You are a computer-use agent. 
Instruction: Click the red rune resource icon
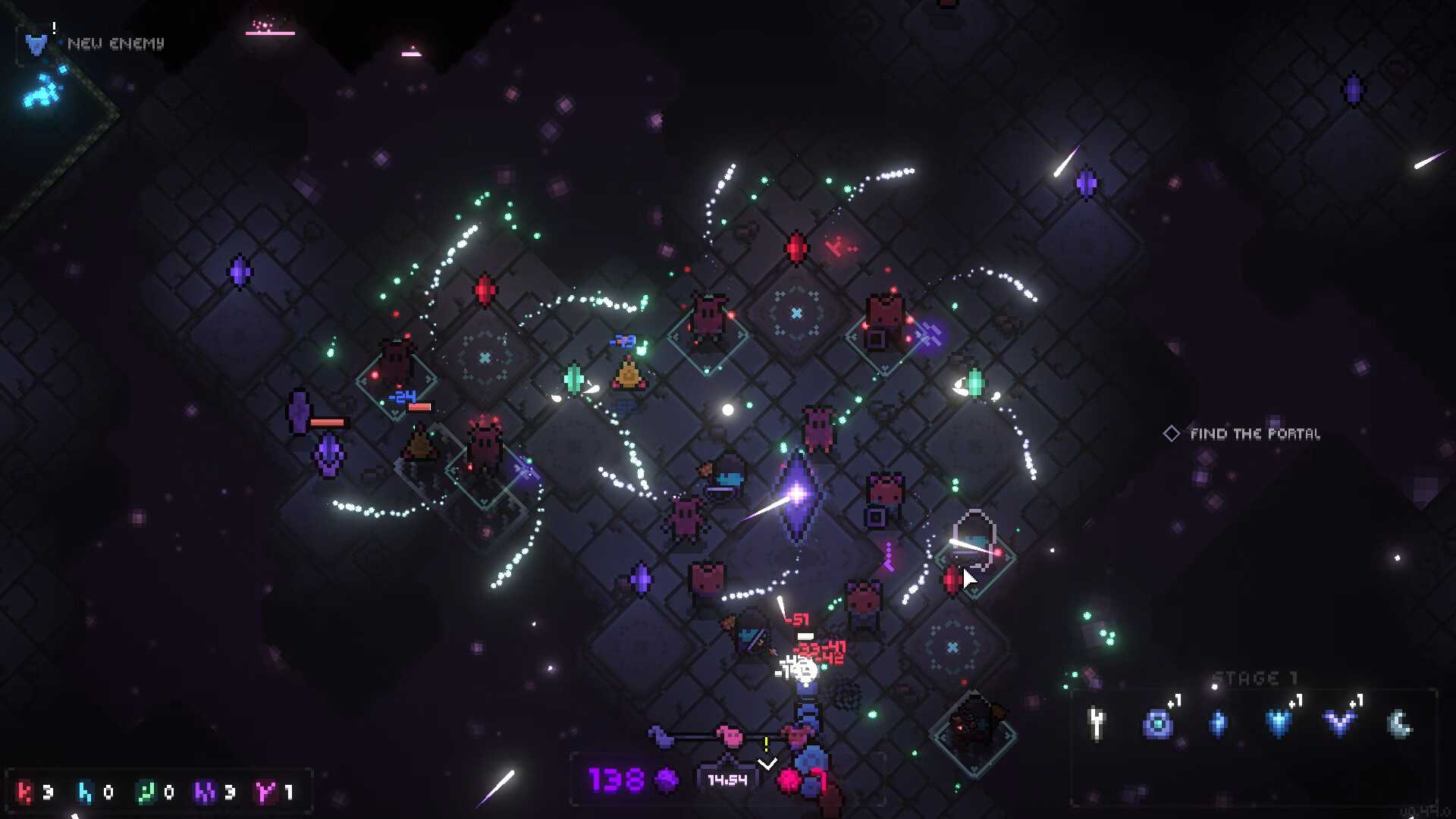click(25, 792)
